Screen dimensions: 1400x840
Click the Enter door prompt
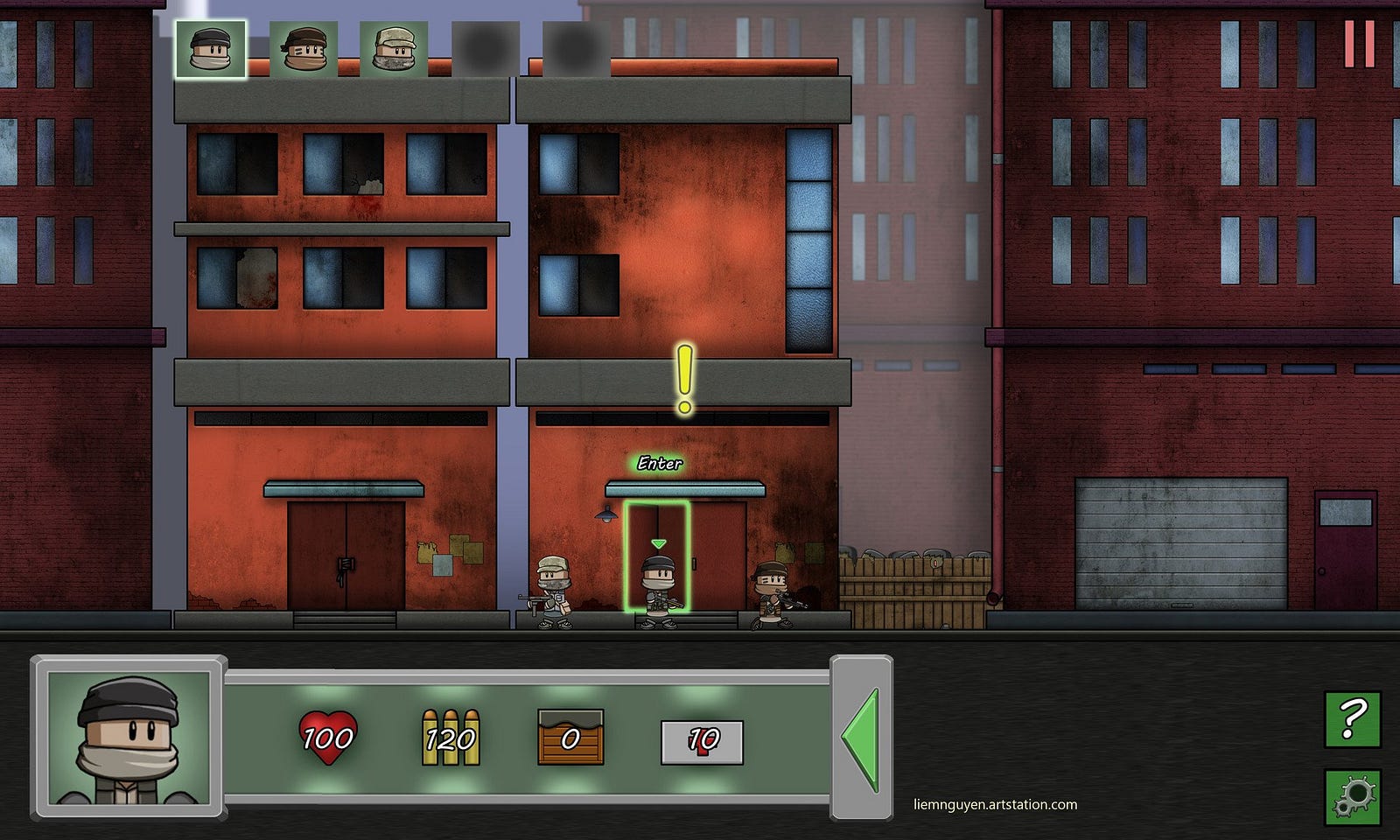coord(660,463)
